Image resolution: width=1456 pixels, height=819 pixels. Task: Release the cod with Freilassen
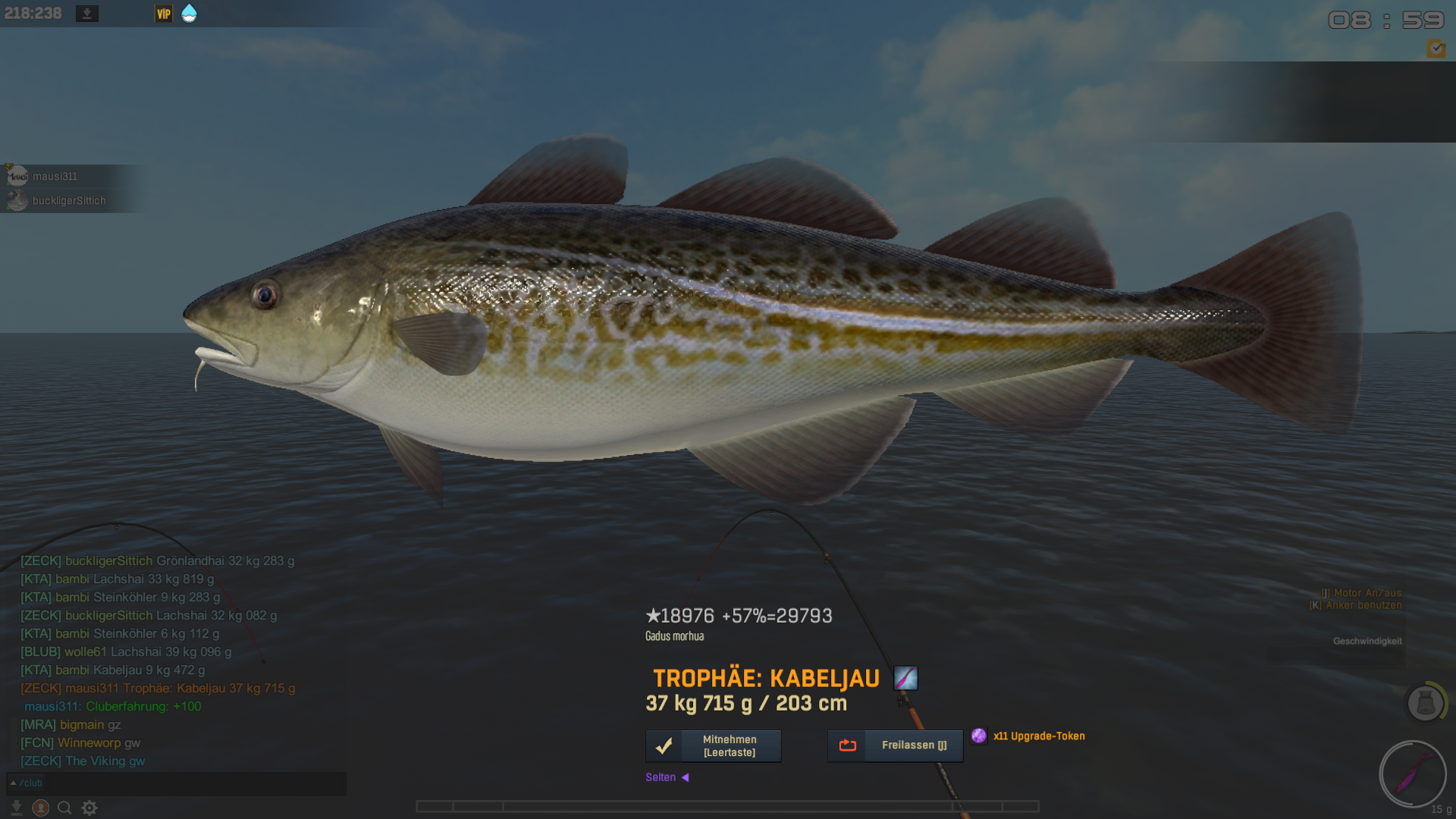pos(895,745)
